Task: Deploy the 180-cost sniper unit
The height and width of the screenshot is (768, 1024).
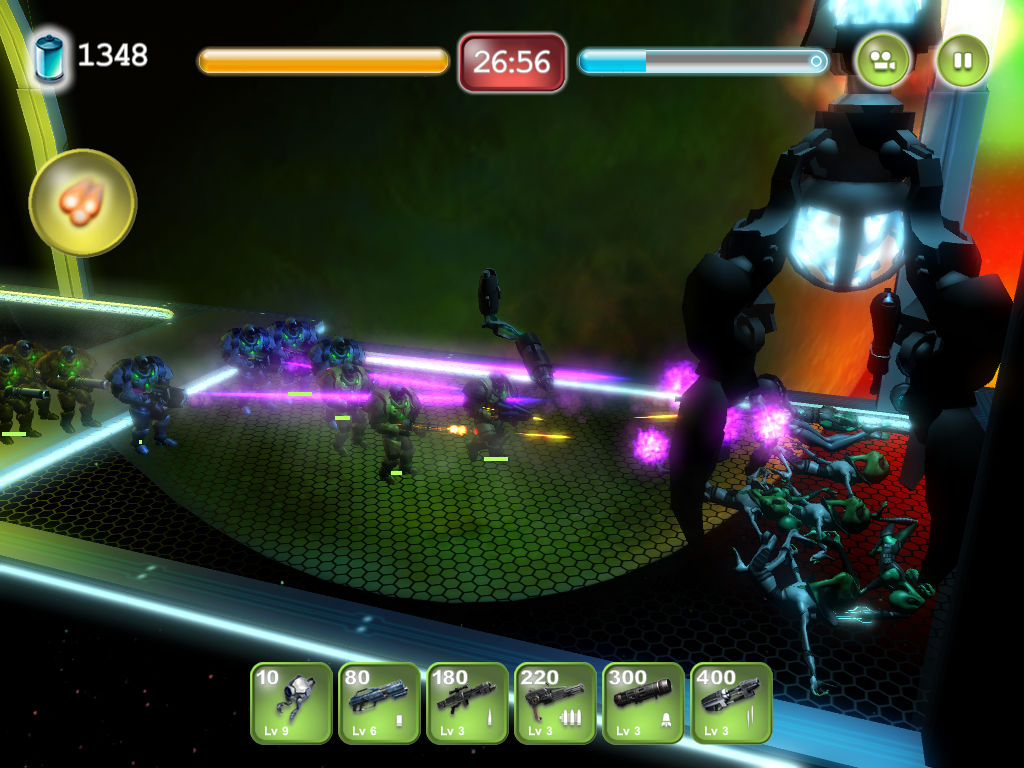Action: click(467, 703)
